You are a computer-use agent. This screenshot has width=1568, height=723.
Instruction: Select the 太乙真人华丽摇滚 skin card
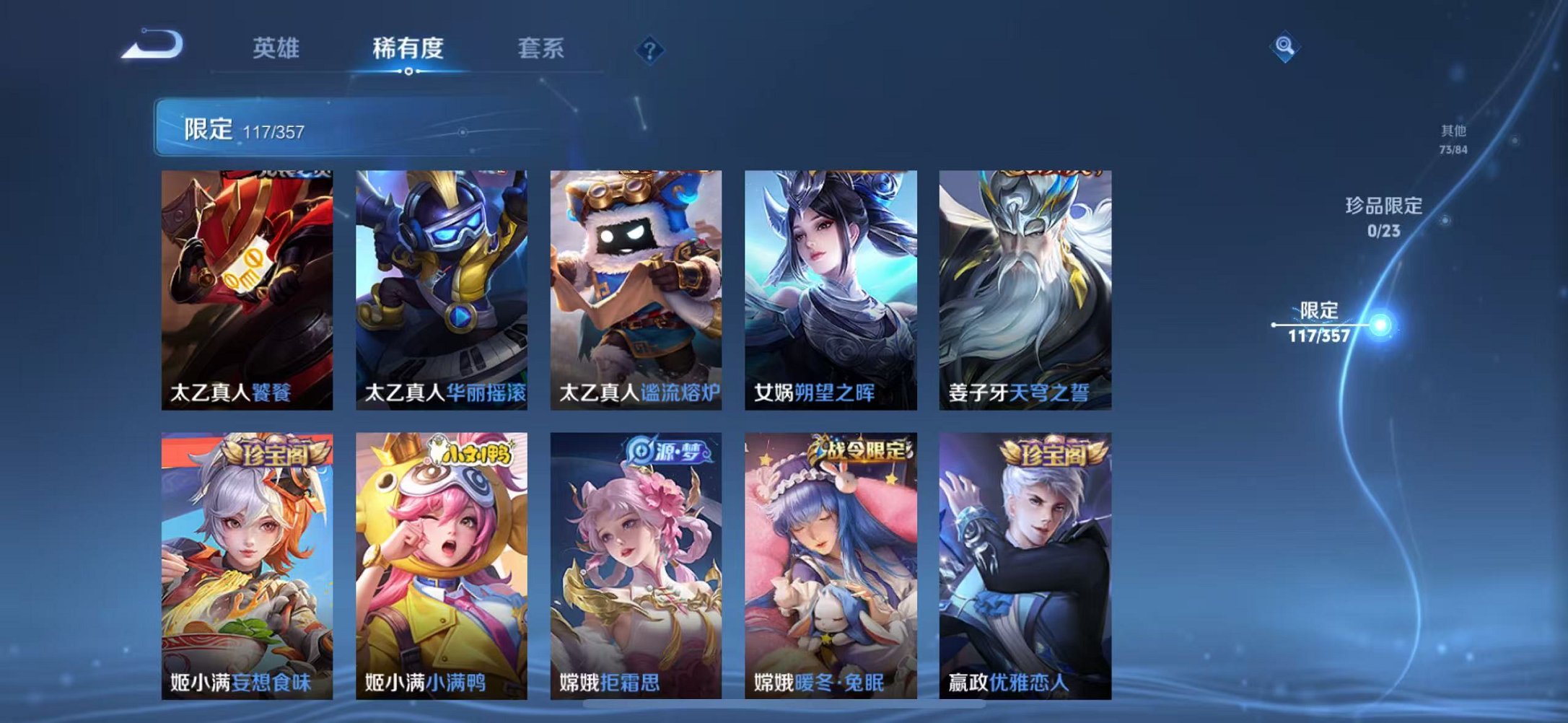[440, 289]
